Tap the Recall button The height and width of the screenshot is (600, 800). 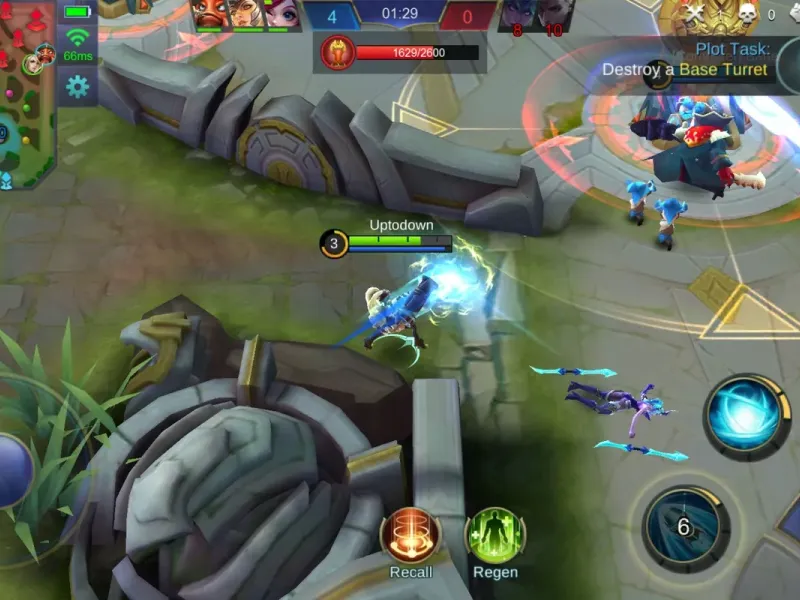tap(411, 535)
